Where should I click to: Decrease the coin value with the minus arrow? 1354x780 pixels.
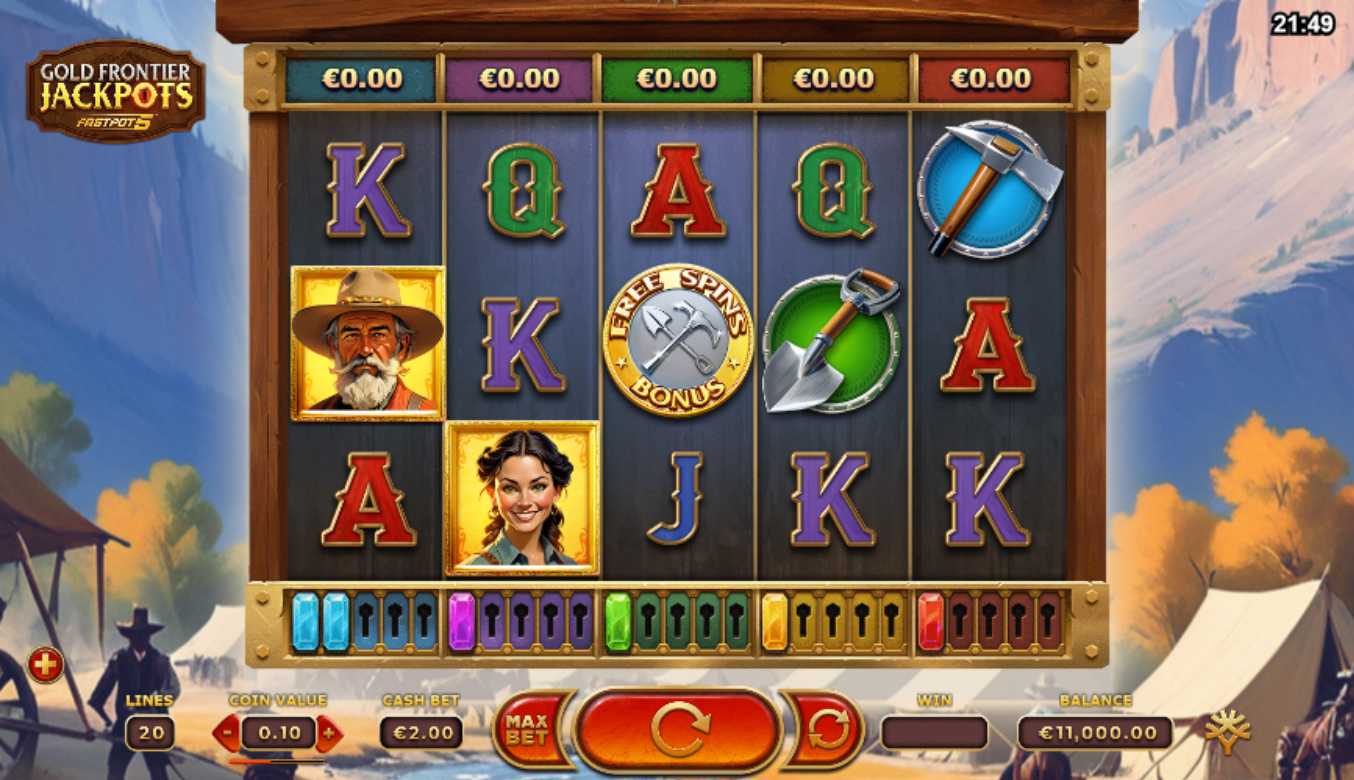(x=227, y=733)
